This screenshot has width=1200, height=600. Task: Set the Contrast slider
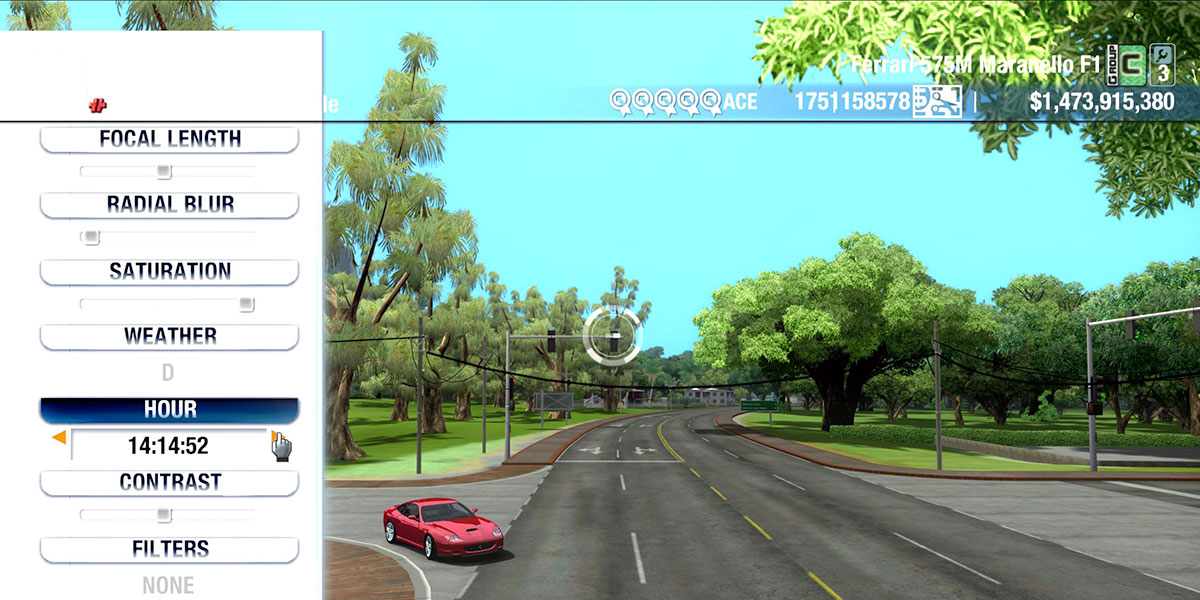167,515
